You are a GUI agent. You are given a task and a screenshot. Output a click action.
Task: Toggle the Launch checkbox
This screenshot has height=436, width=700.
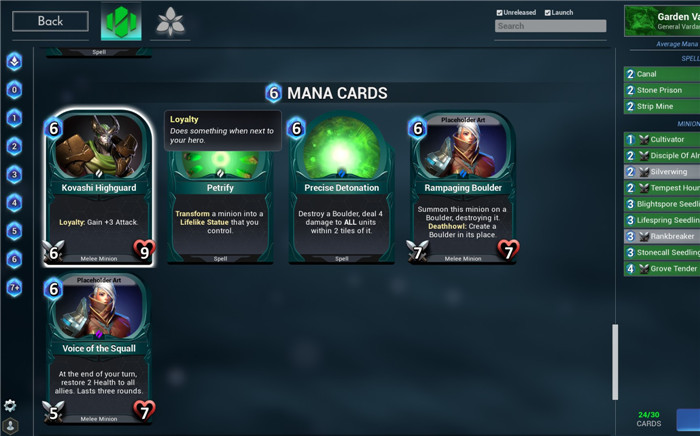[x=548, y=12]
